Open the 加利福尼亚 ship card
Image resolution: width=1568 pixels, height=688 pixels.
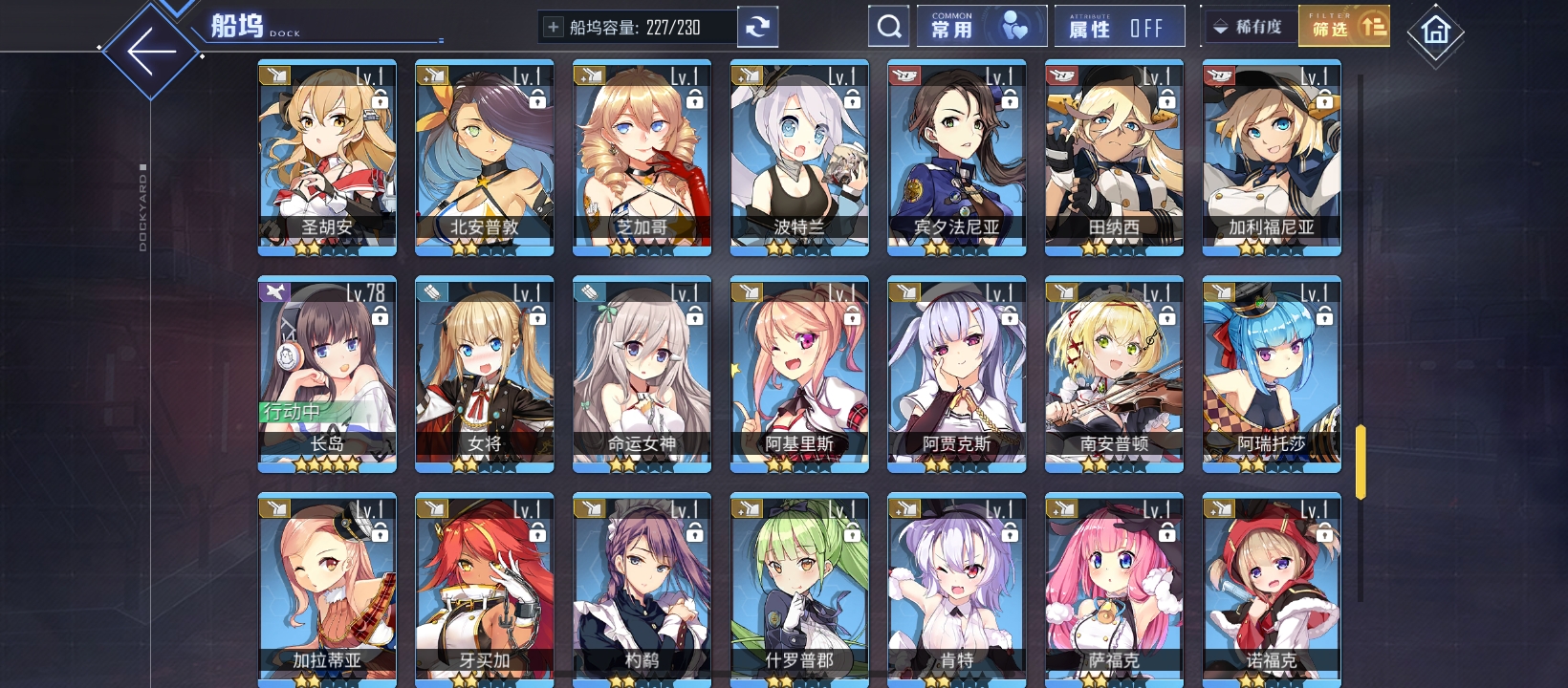[1272, 158]
